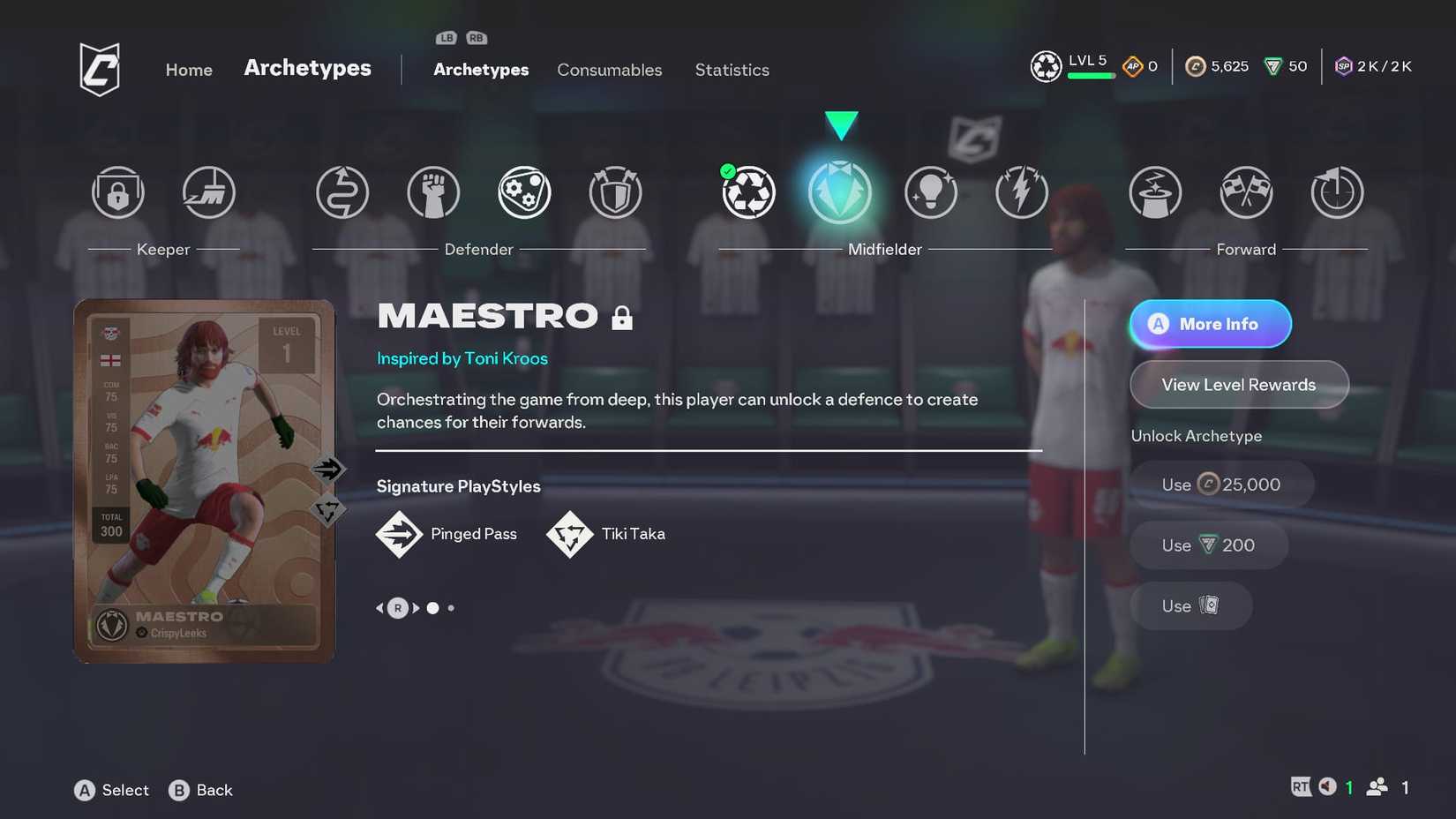Open the sweeper-broom Keeper archetype icon
Viewport: 1456px width, 819px height.
click(x=209, y=192)
